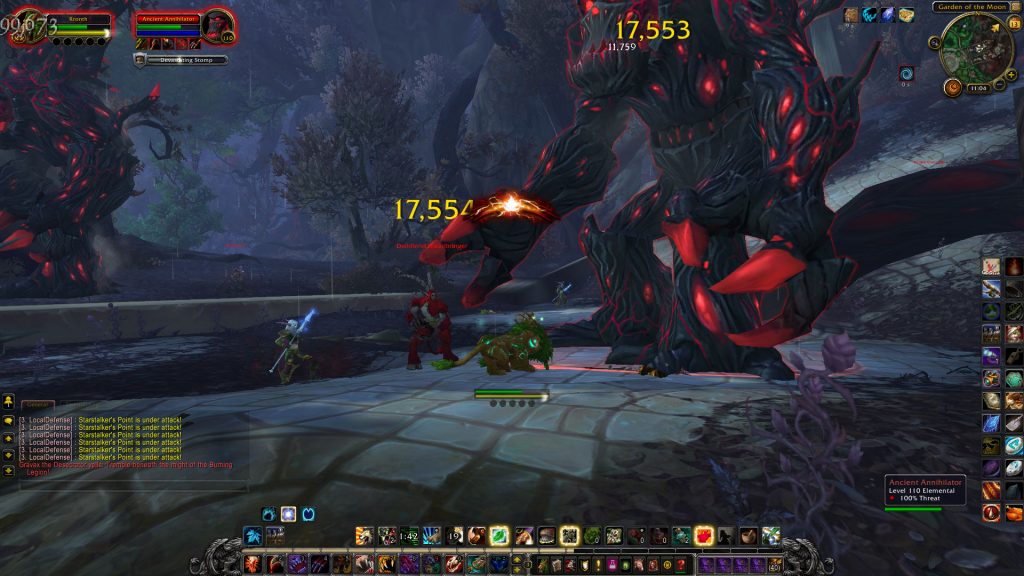Open the world map button beside zone name
The height and width of the screenshot is (576, 1024).
click(1016, 7)
